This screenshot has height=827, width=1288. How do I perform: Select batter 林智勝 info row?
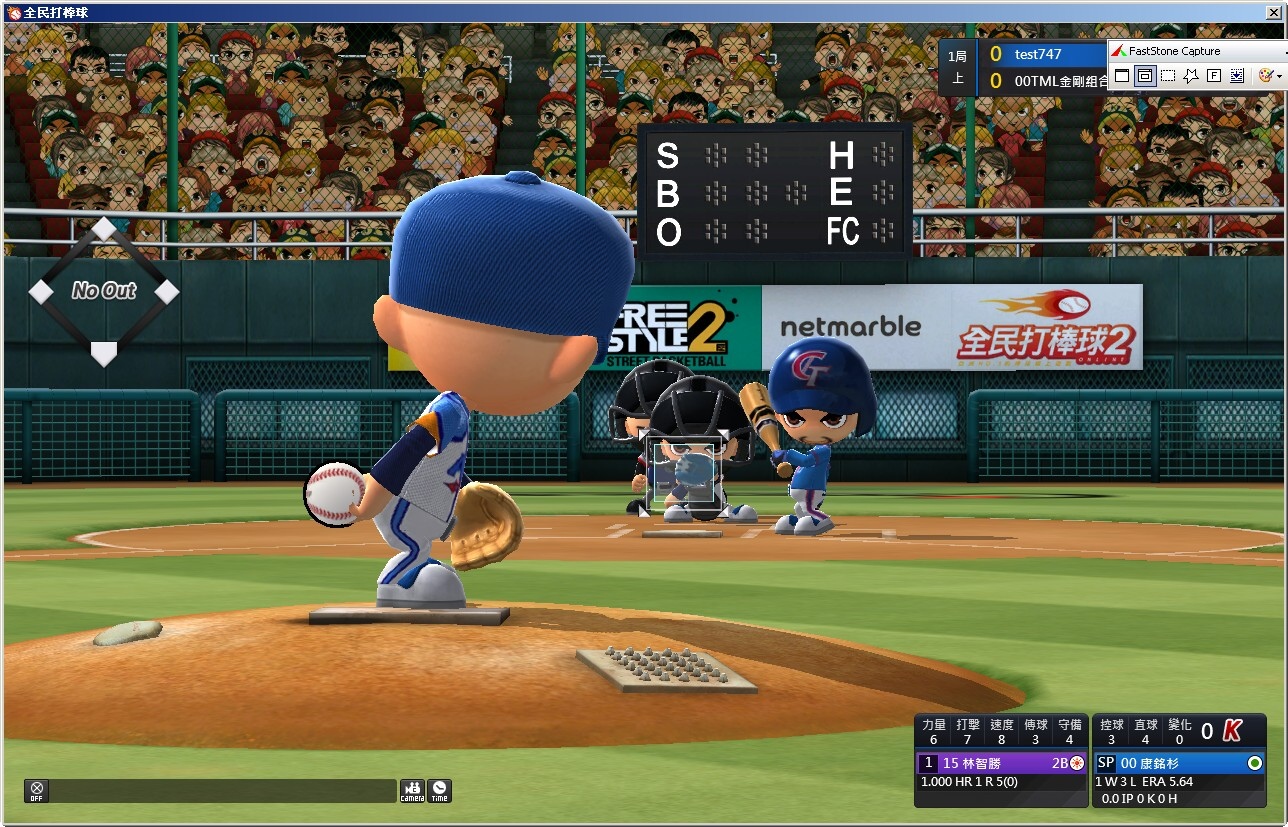pyautogui.click(x=1002, y=763)
